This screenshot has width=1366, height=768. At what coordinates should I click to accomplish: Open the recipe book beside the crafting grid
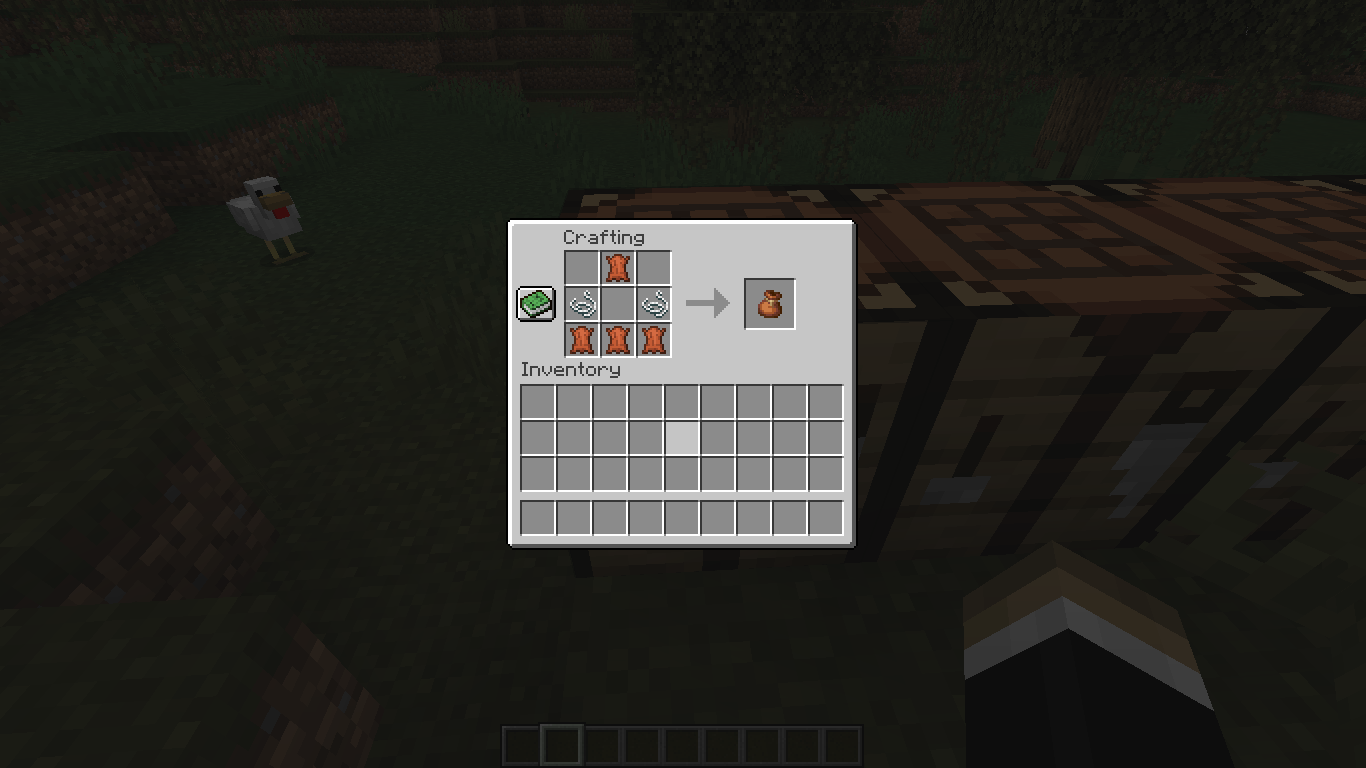[533, 302]
